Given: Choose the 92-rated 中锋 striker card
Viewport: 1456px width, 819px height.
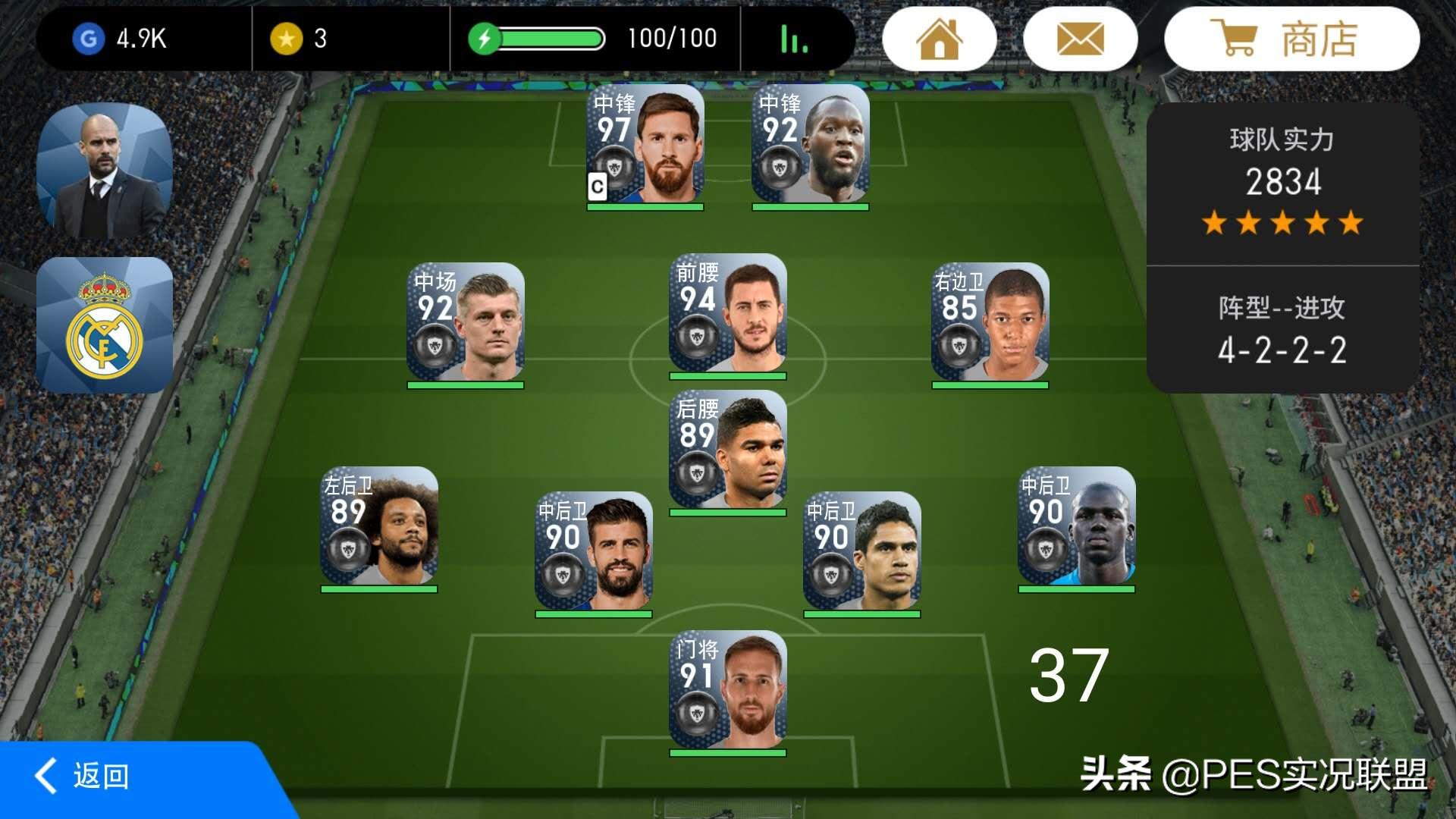Looking at the screenshot, I should tap(810, 146).
